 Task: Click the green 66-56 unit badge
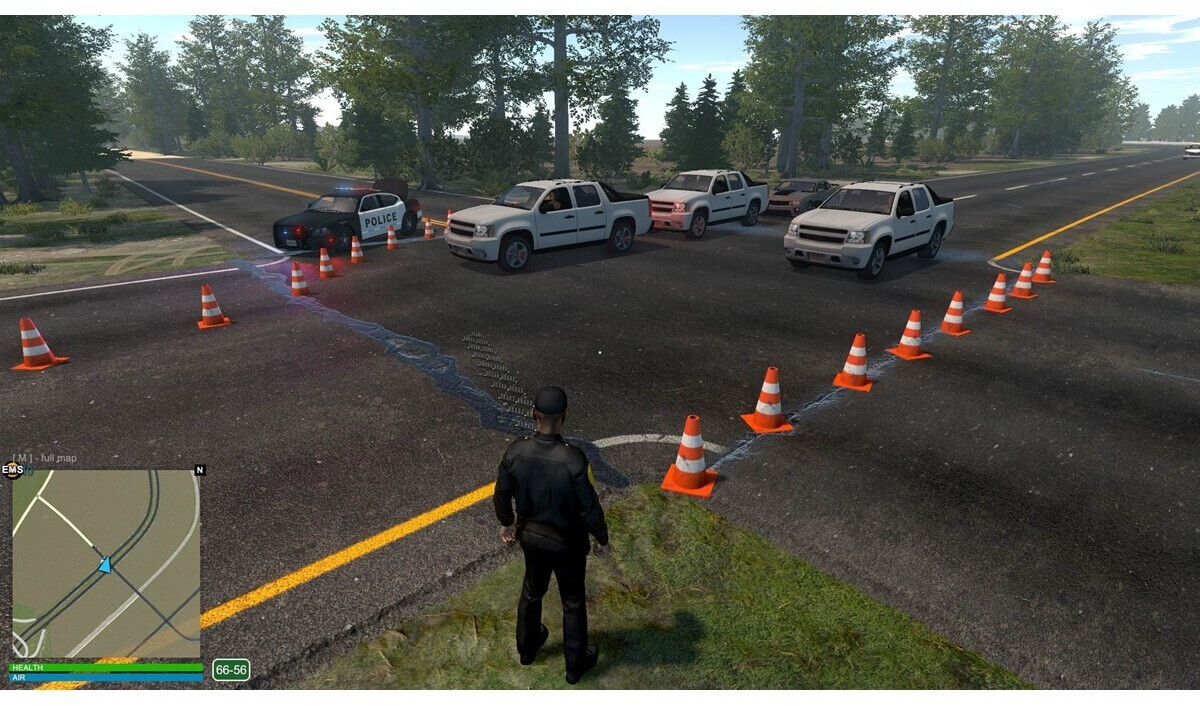(231, 670)
